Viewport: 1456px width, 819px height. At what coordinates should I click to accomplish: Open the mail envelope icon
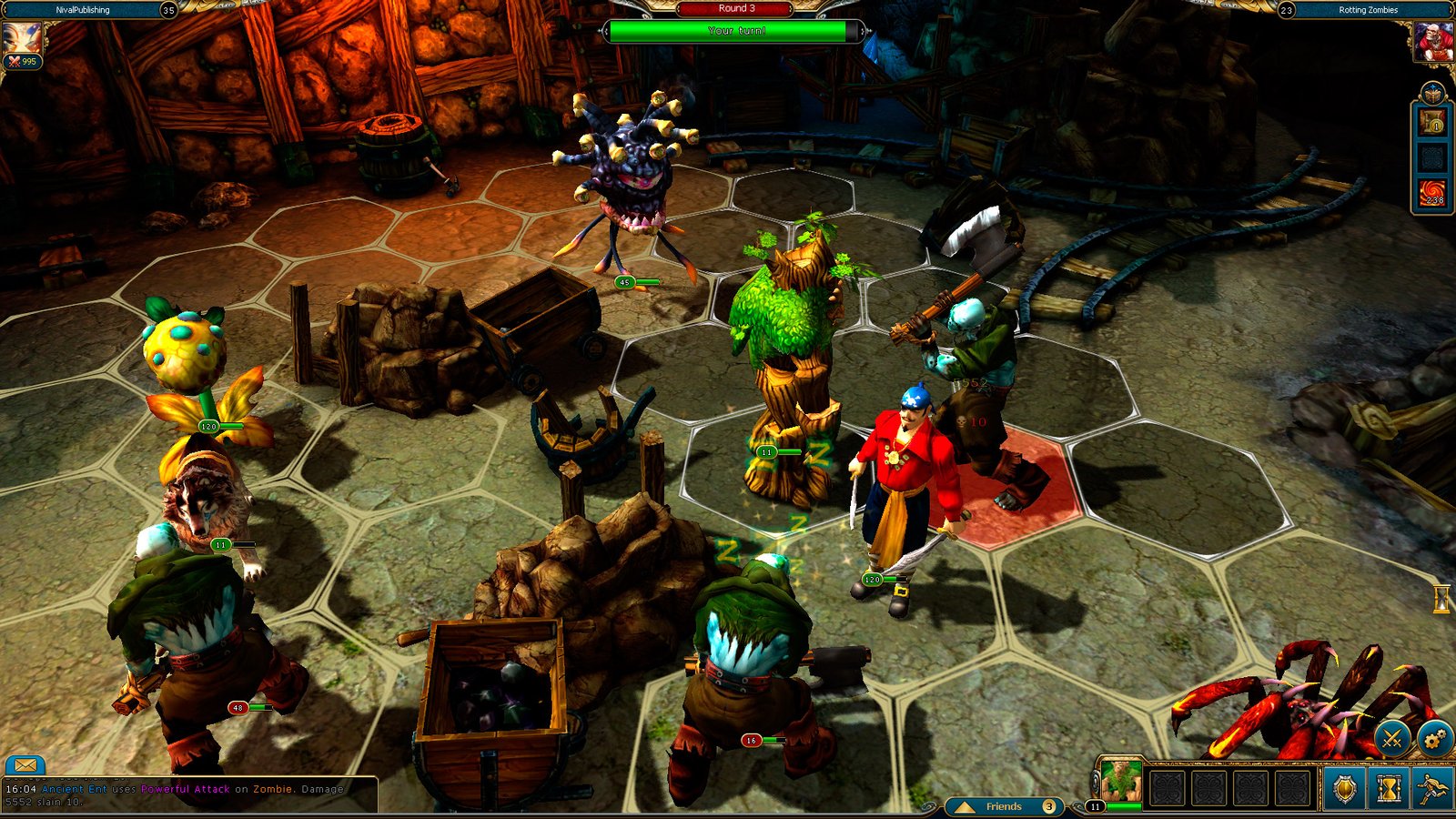pos(25,766)
